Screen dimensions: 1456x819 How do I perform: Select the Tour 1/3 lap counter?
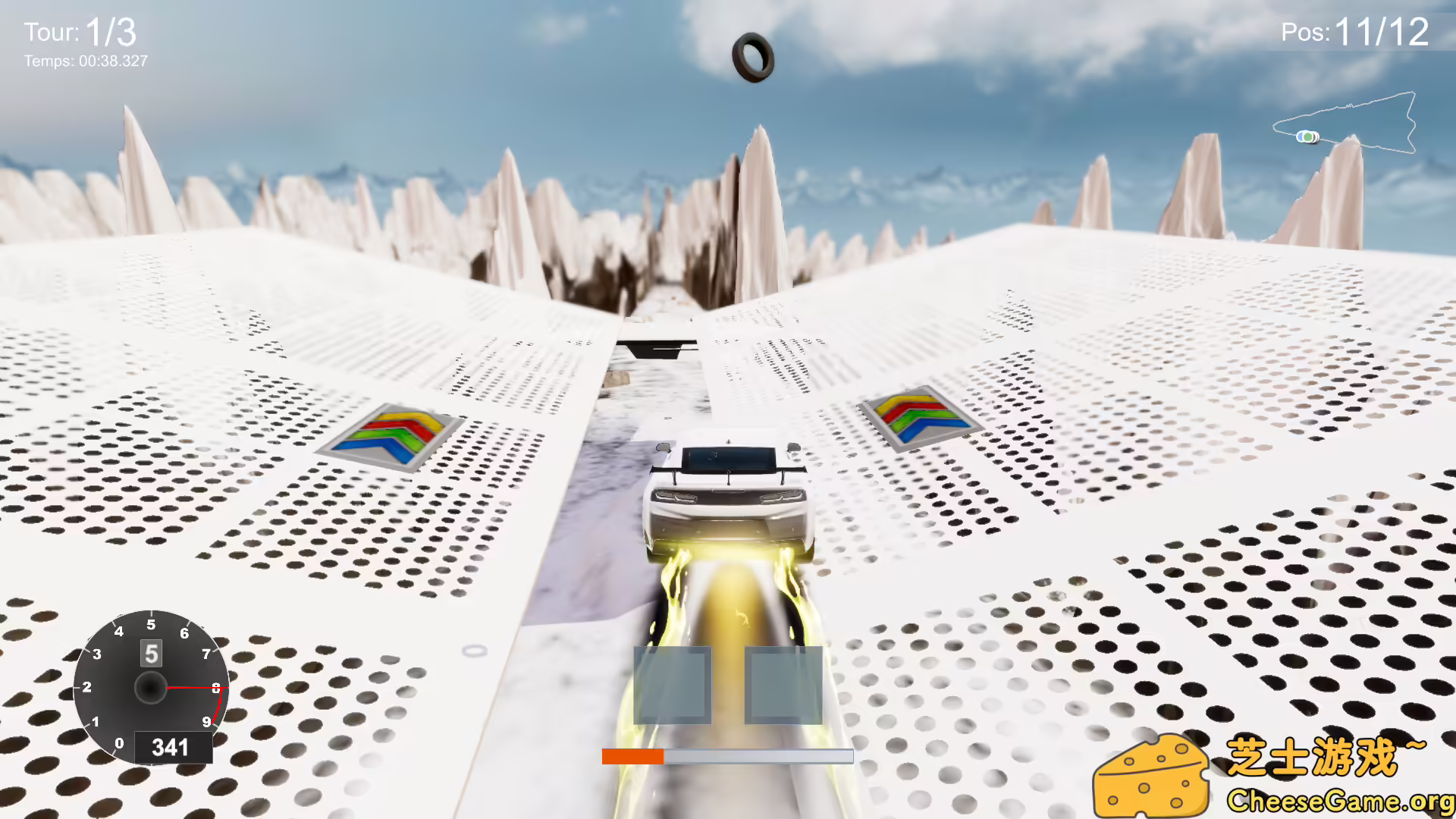point(80,32)
